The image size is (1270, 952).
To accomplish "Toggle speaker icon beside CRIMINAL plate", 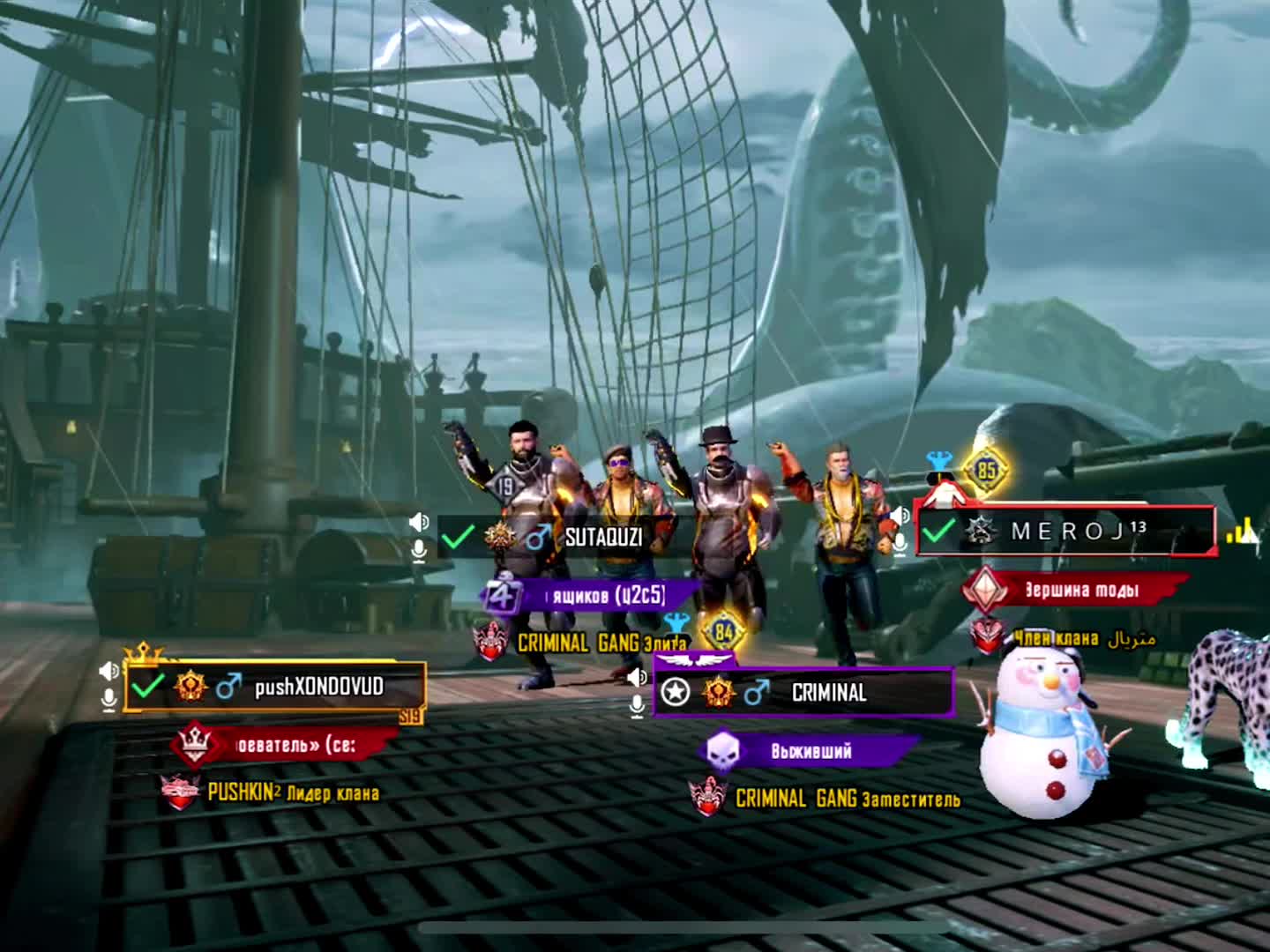I will pyautogui.click(x=637, y=677).
